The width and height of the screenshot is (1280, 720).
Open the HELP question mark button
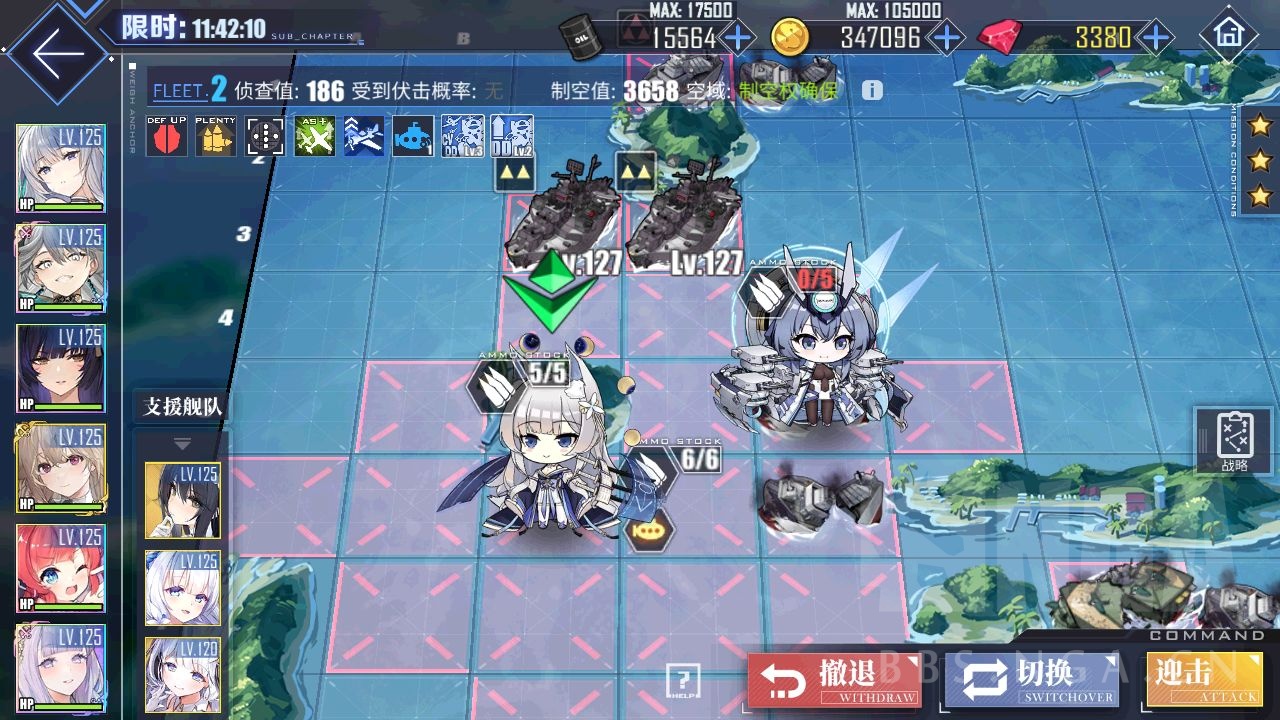(685, 682)
